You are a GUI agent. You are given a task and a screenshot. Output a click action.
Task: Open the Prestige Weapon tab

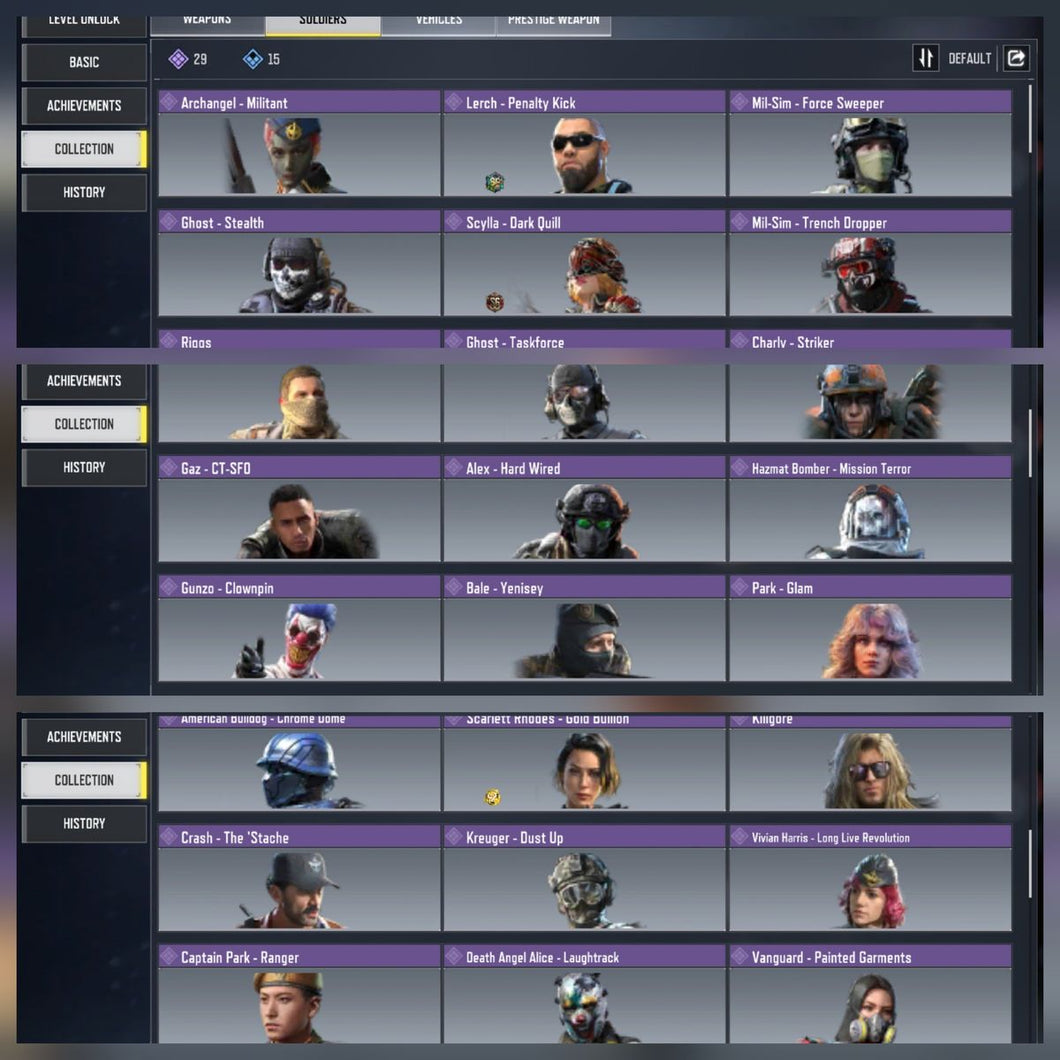pyautogui.click(x=553, y=21)
